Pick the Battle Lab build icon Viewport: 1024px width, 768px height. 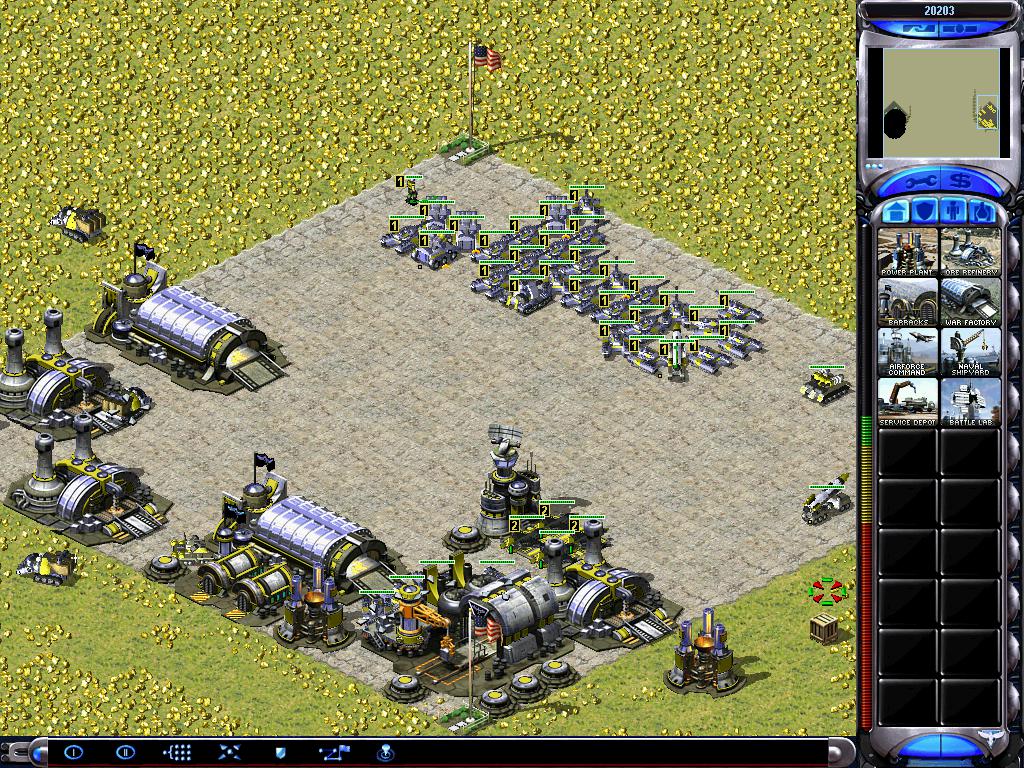click(971, 401)
